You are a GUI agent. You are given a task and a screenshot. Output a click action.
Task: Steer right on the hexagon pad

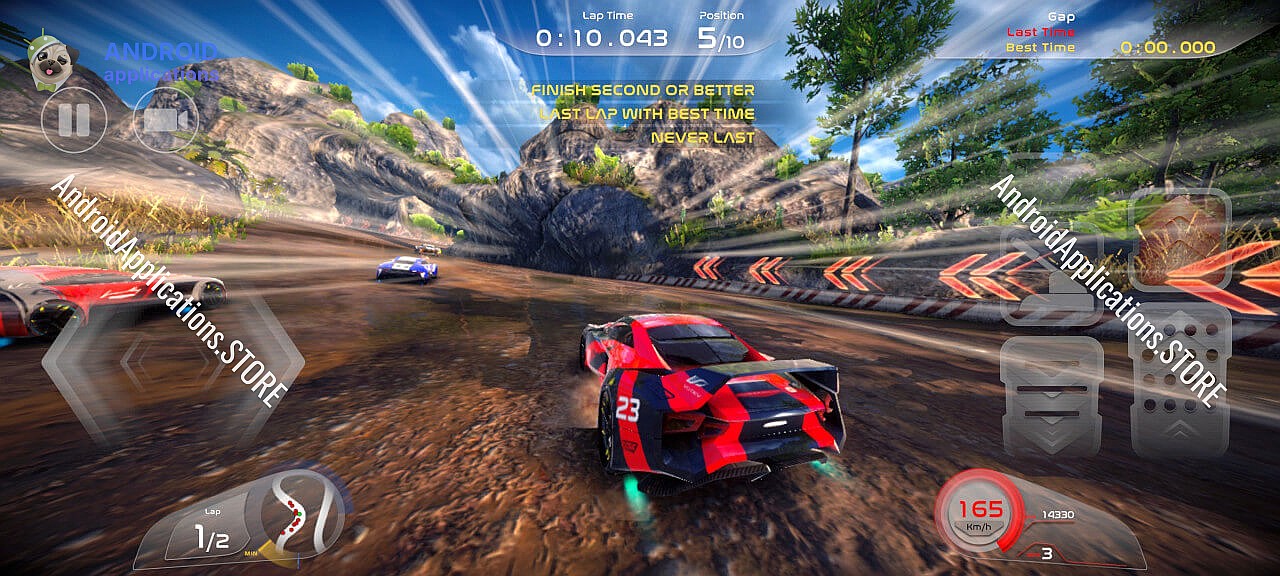(250, 365)
